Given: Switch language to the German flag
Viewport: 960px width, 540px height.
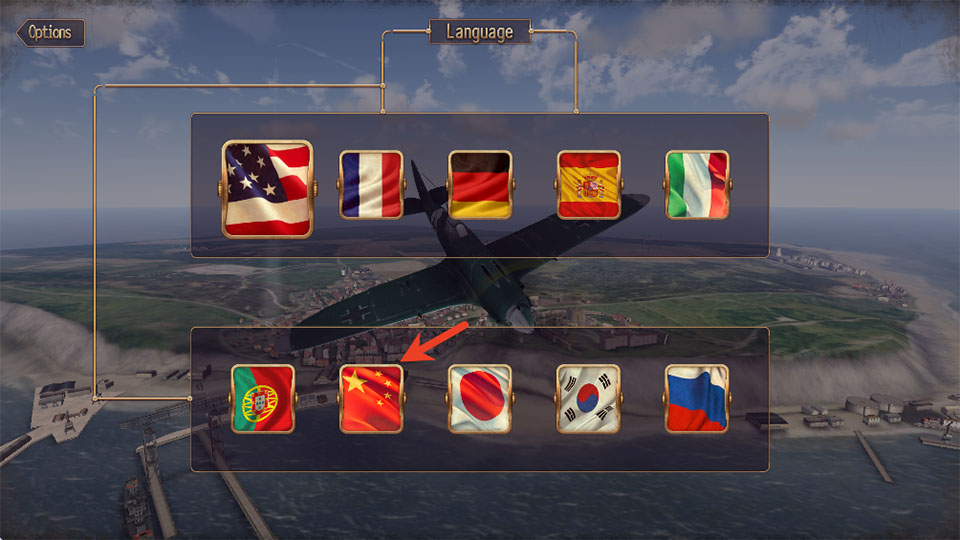Looking at the screenshot, I should (x=480, y=185).
